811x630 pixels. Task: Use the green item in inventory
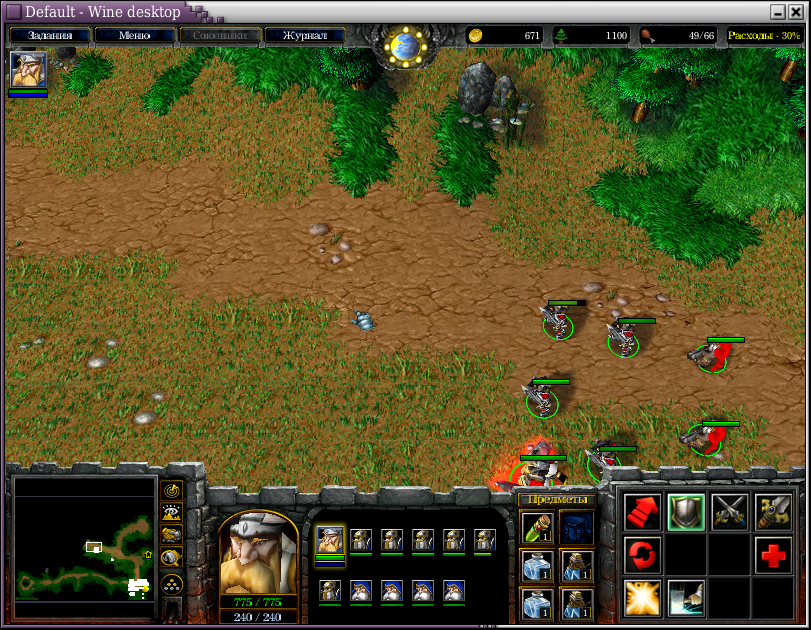point(536,526)
